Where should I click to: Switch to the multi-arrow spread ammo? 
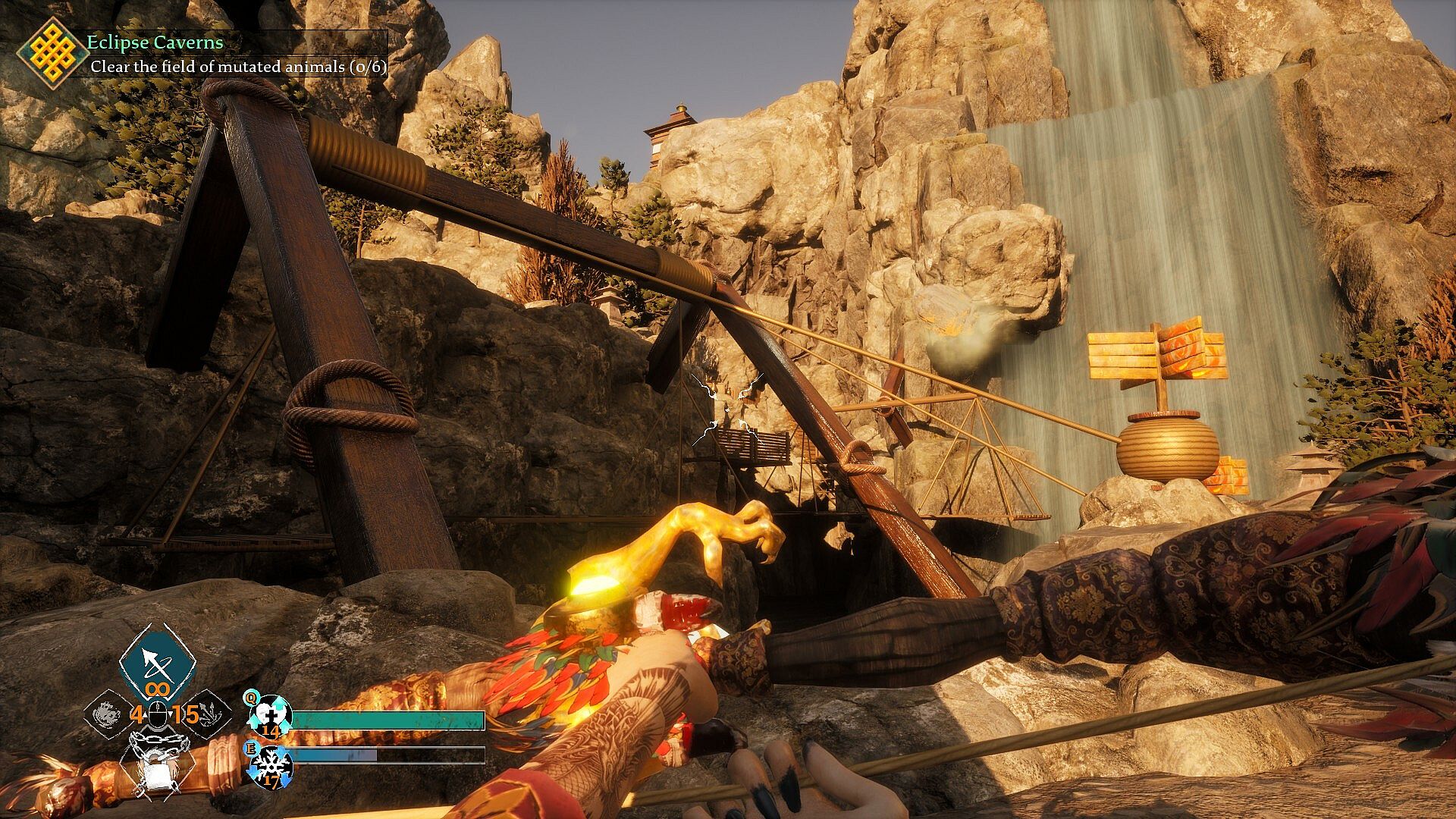pyautogui.click(x=209, y=713)
